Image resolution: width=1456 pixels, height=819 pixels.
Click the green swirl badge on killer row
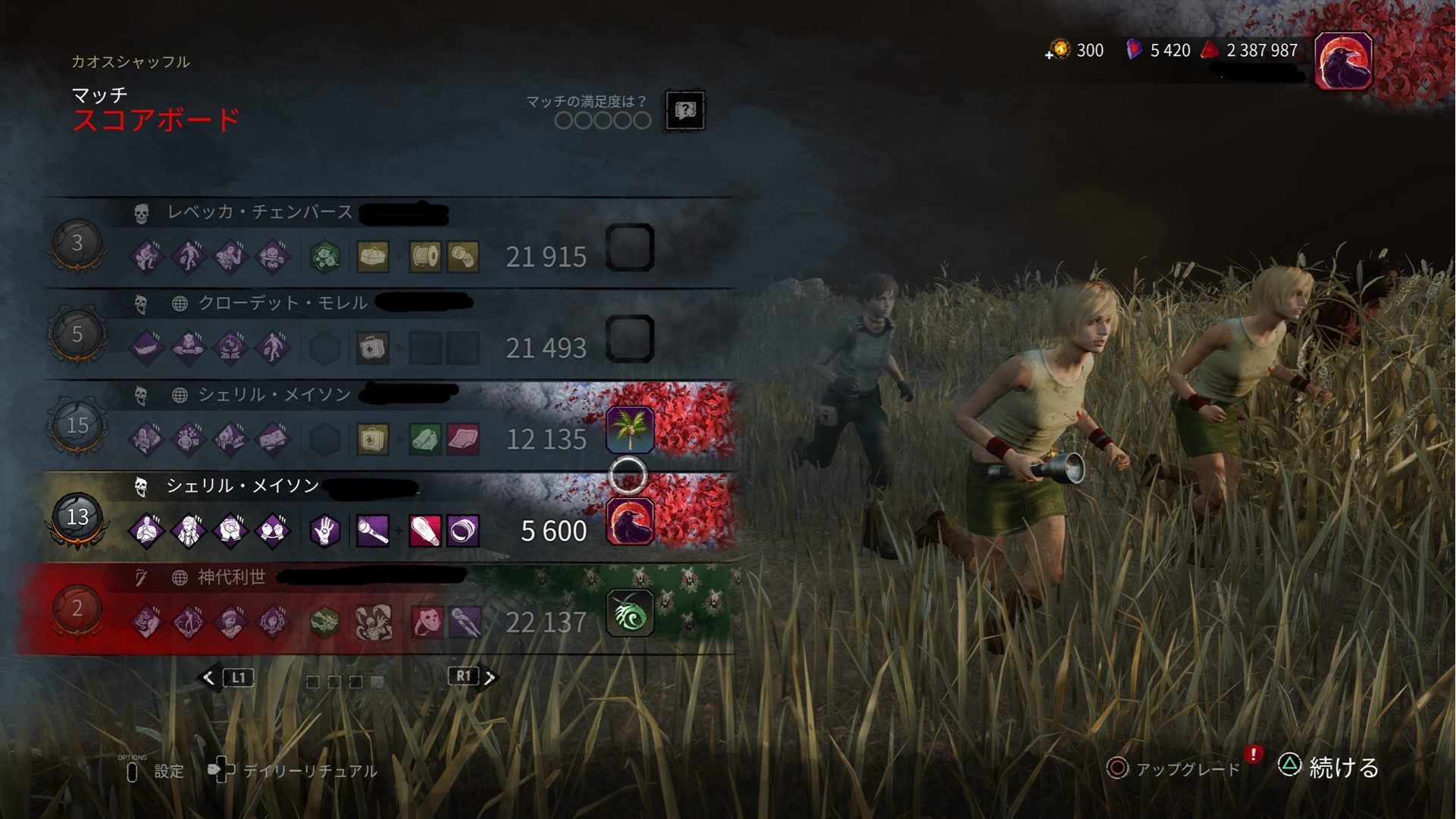pyautogui.click(x=630, y=613)
